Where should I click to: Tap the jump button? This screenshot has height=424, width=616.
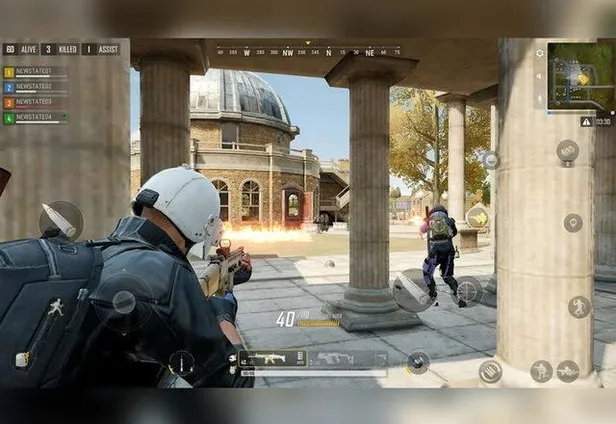pyautogui.click(x=580, y=306)
